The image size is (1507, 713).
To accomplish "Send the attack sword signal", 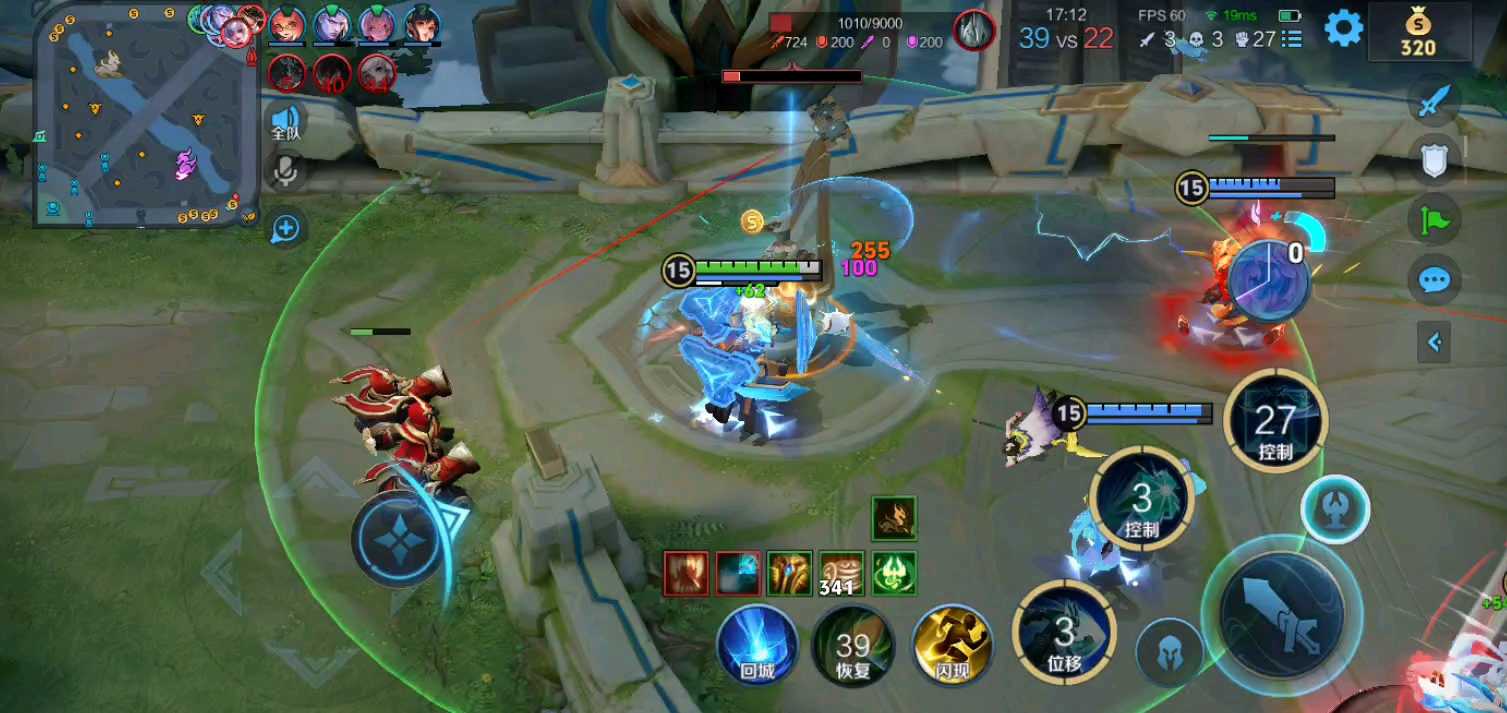I will point(1434,100).
